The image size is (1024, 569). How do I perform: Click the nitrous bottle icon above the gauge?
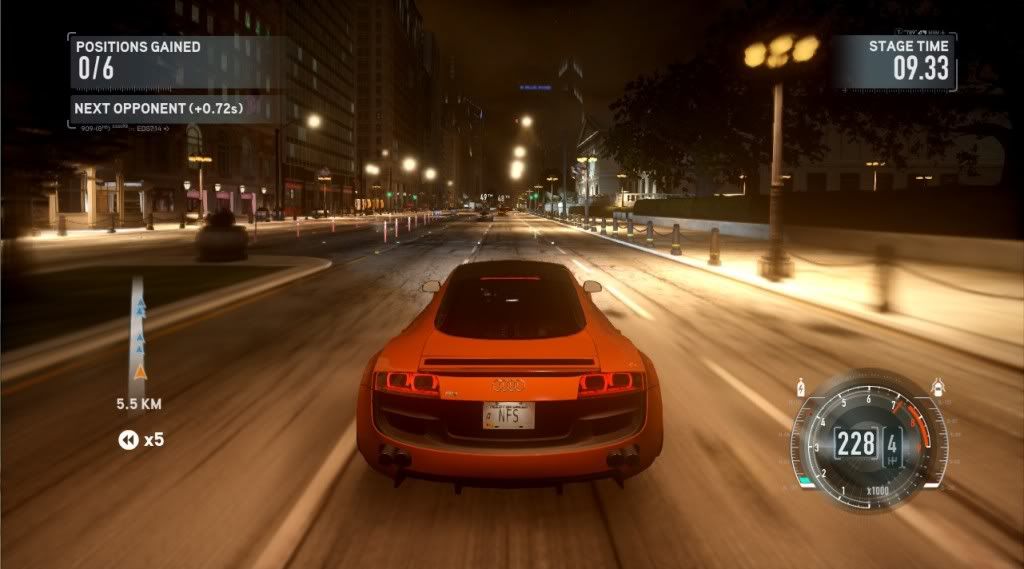click(x=801, y=386)
